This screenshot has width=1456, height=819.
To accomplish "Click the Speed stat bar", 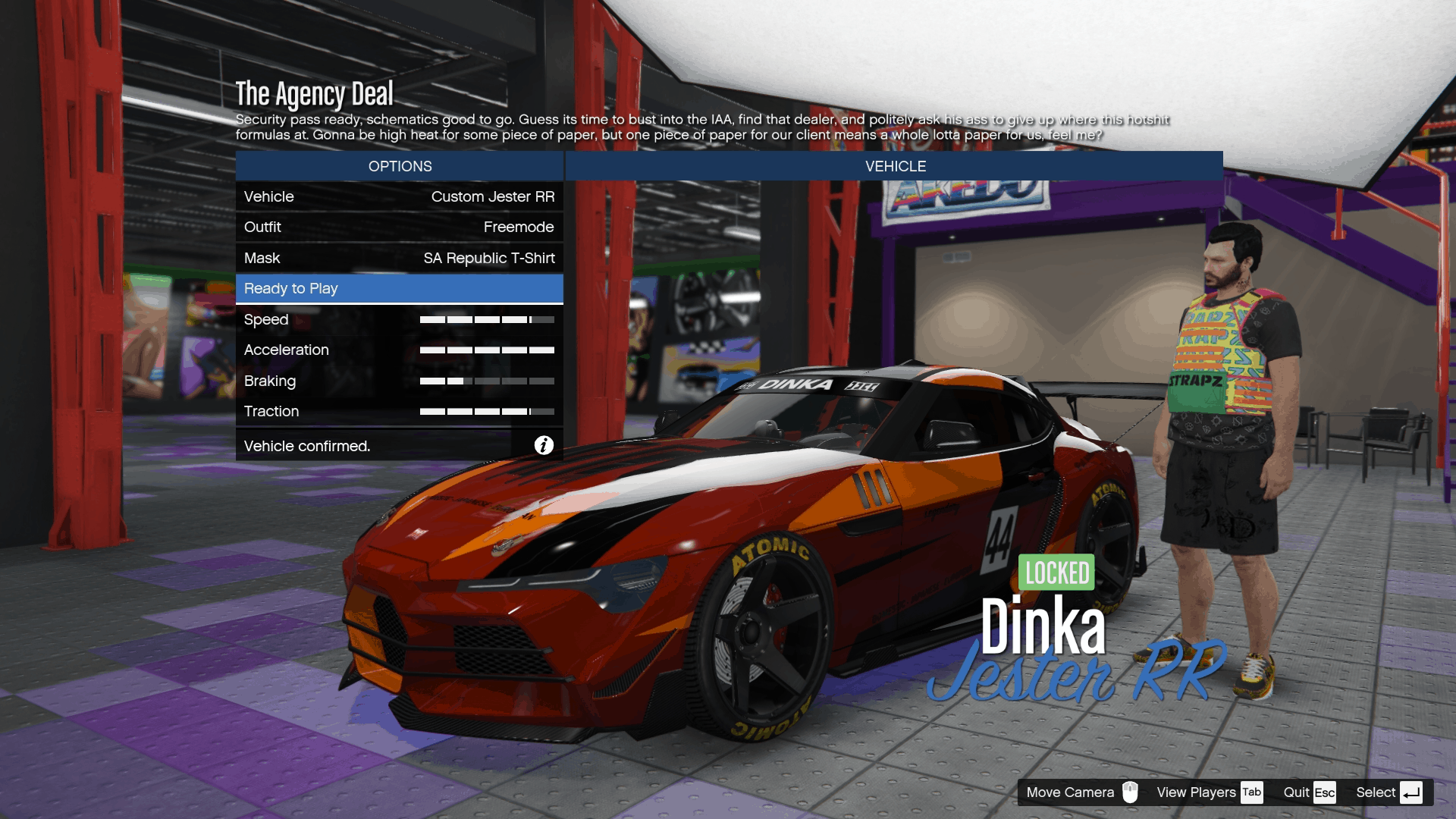I will 488,319.
